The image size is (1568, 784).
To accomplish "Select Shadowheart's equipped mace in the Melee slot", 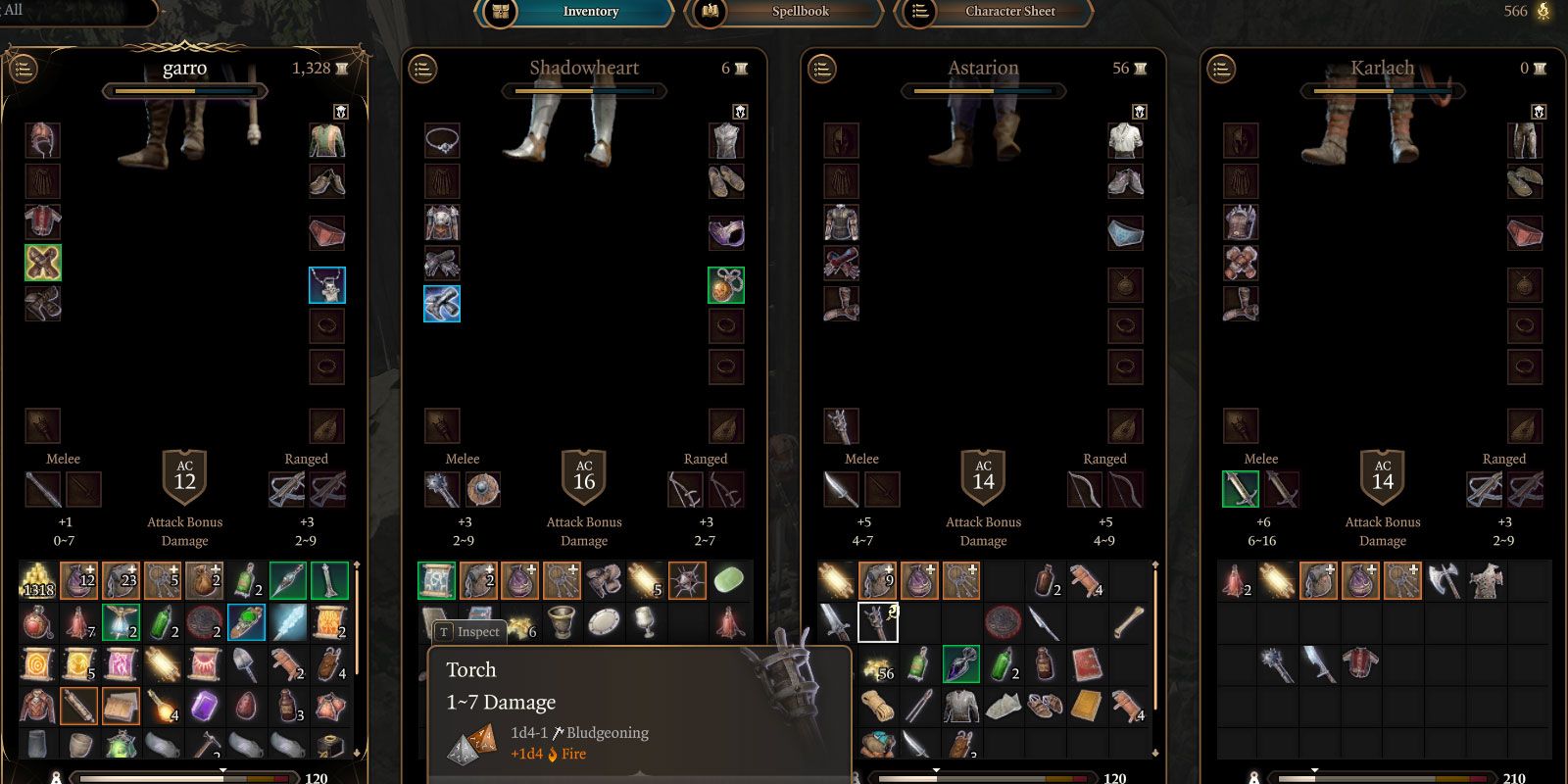I will pos(440,489).
